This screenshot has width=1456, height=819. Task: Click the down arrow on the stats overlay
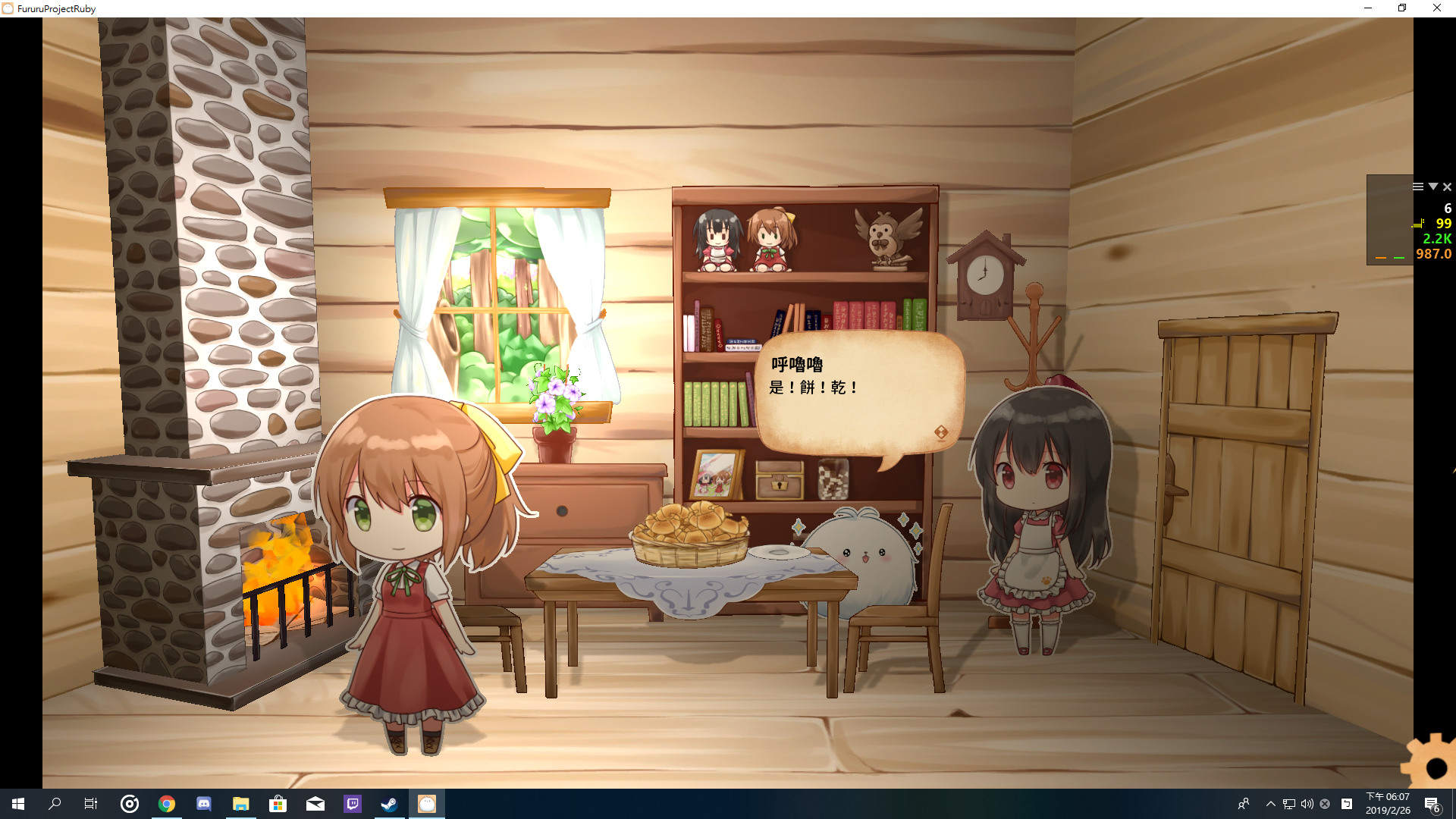pos(1432,187)
